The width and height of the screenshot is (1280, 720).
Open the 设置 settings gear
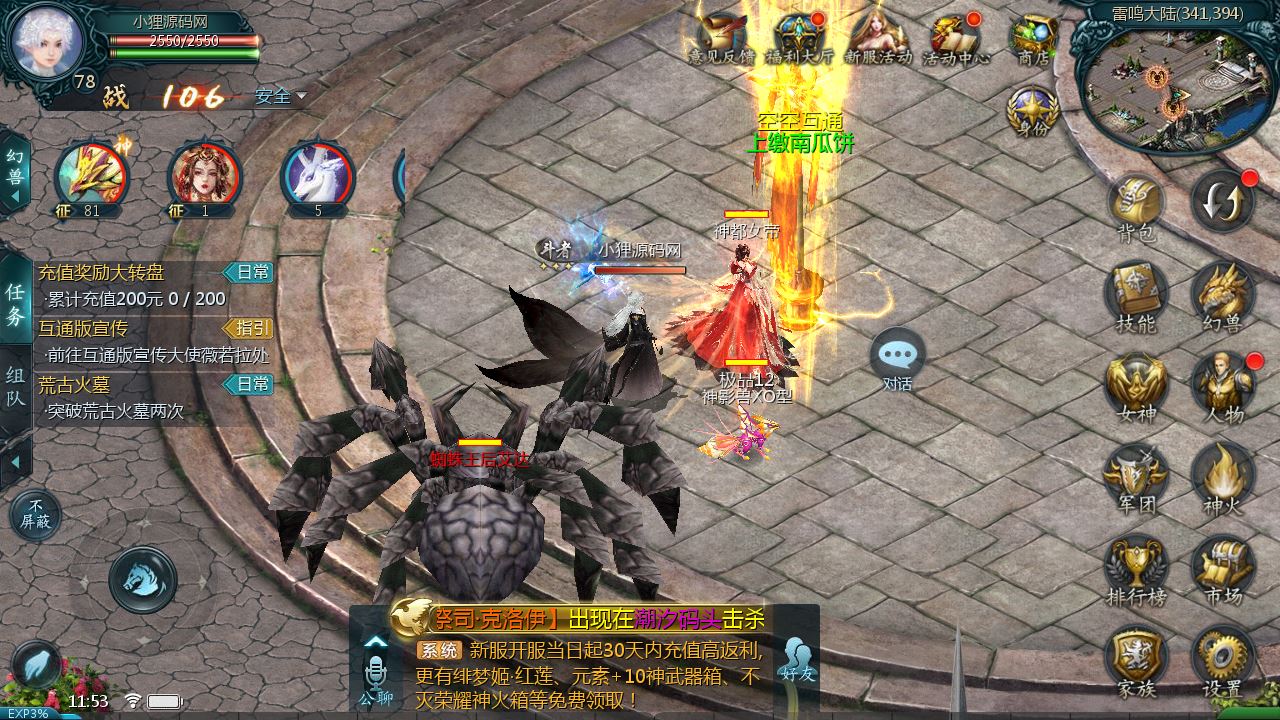(x=1222, y=658)
